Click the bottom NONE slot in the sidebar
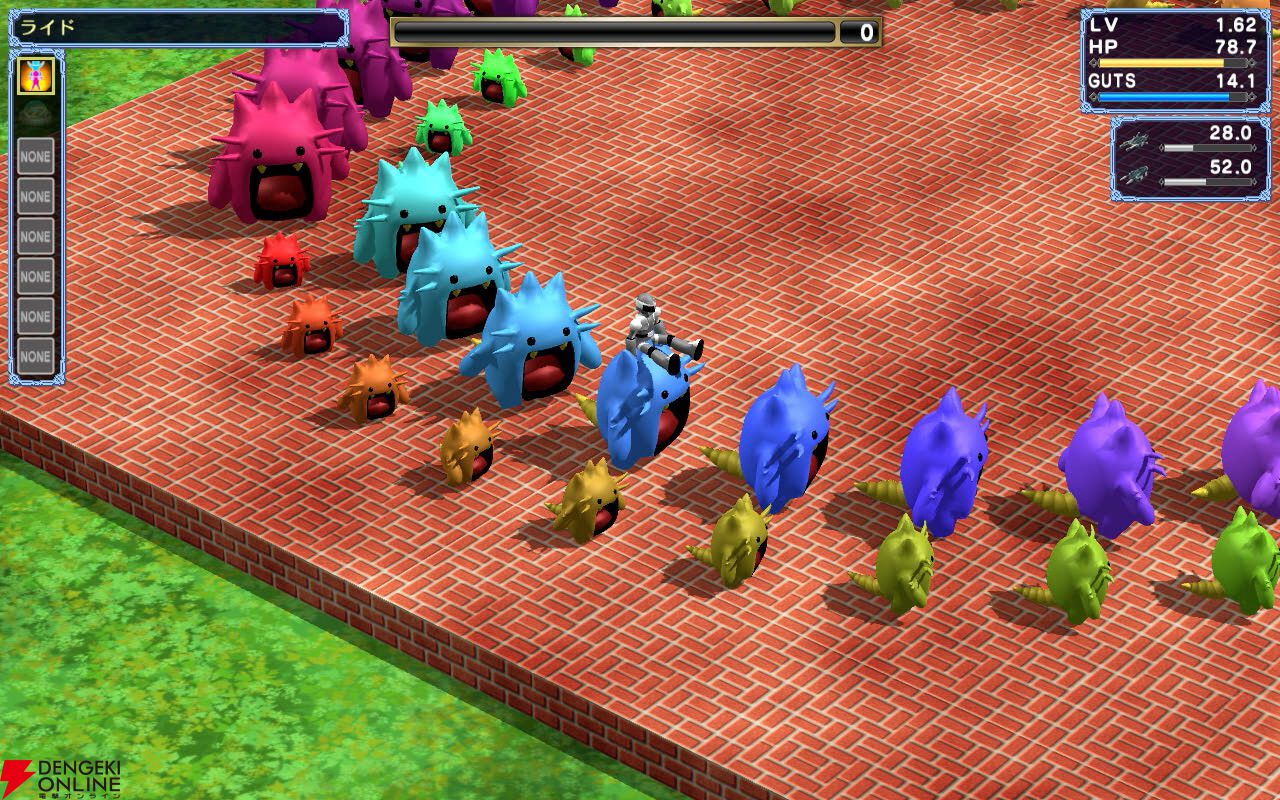Screen dimensions: 1280x800 35,356
